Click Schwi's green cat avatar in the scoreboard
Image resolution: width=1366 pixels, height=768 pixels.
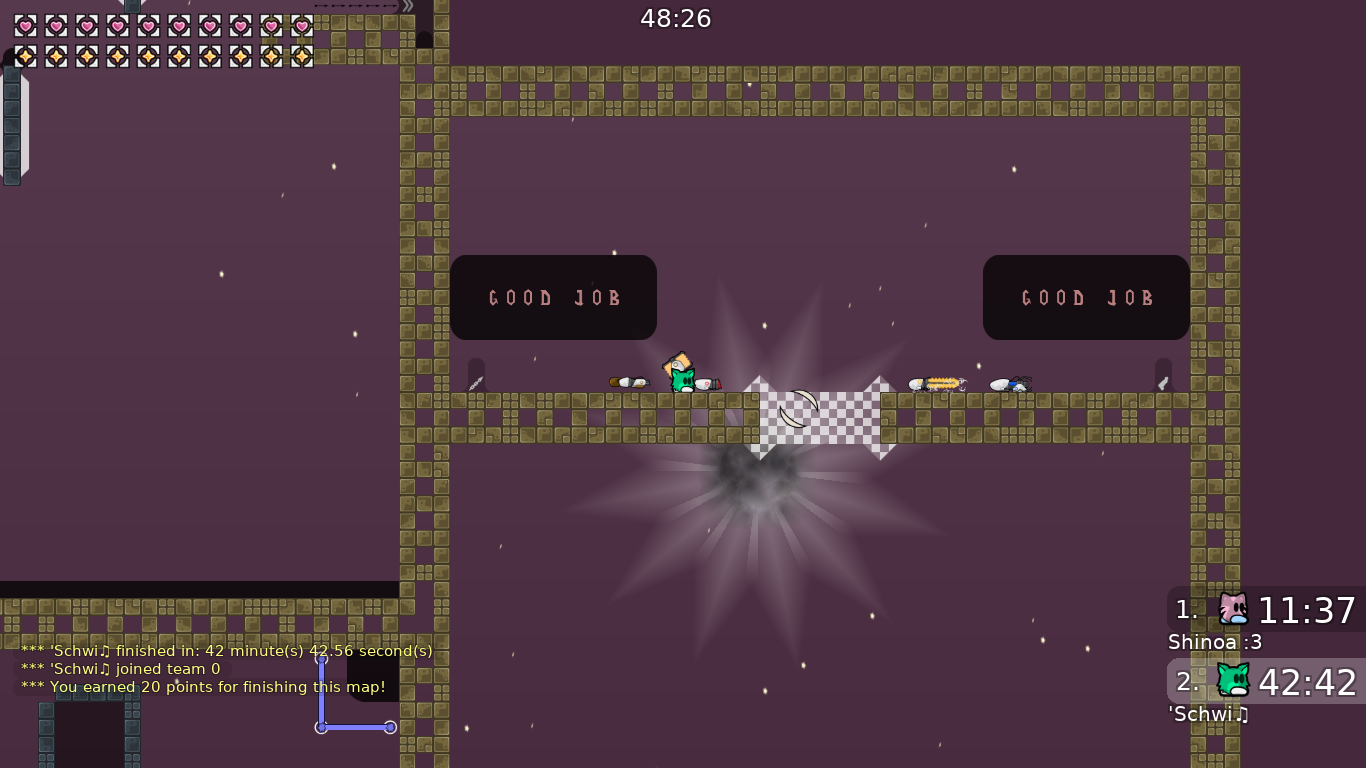pyautogui.click(x=1233, y=681)
